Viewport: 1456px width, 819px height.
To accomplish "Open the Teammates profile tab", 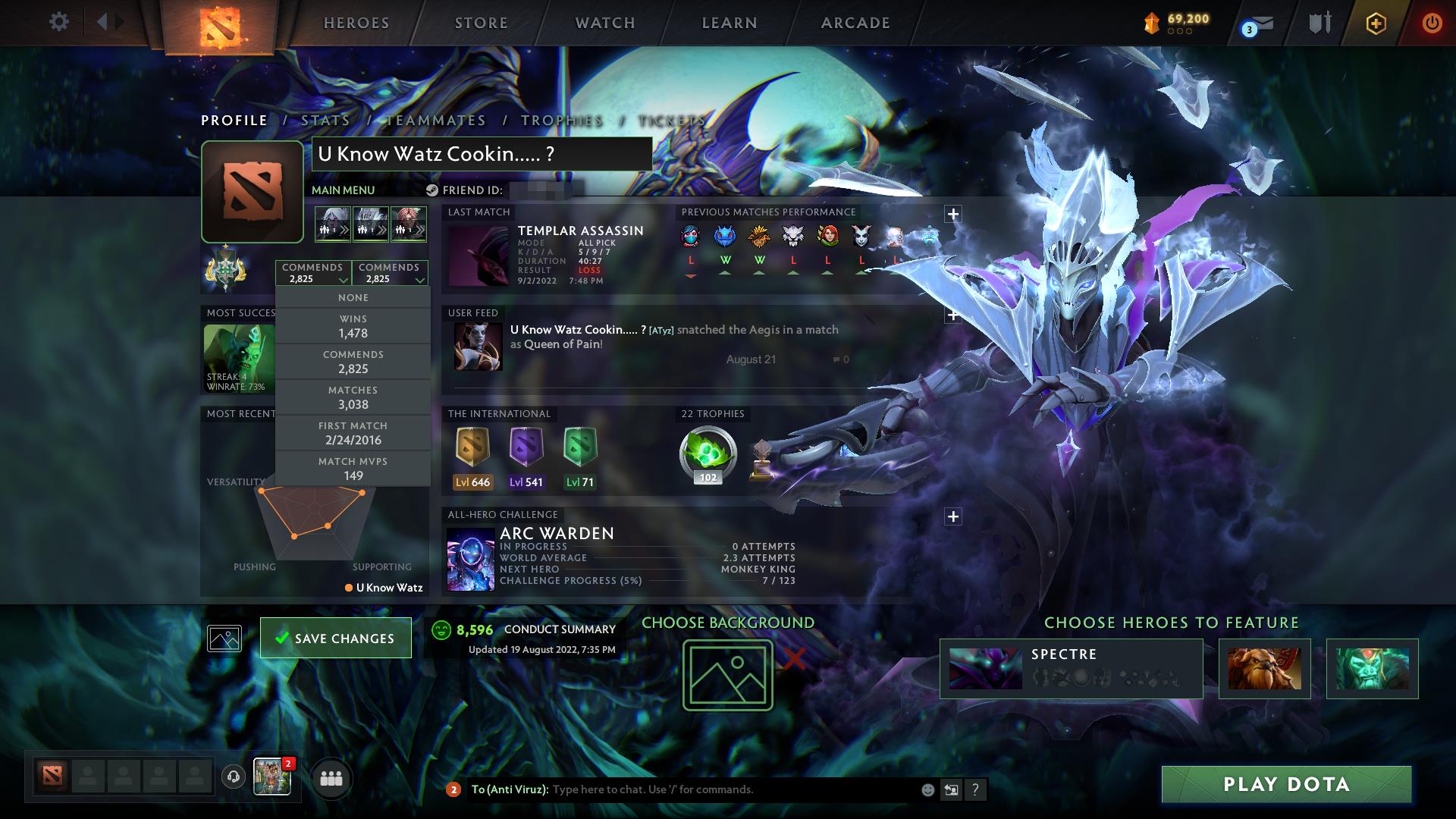I will click(x=436, y=121).
